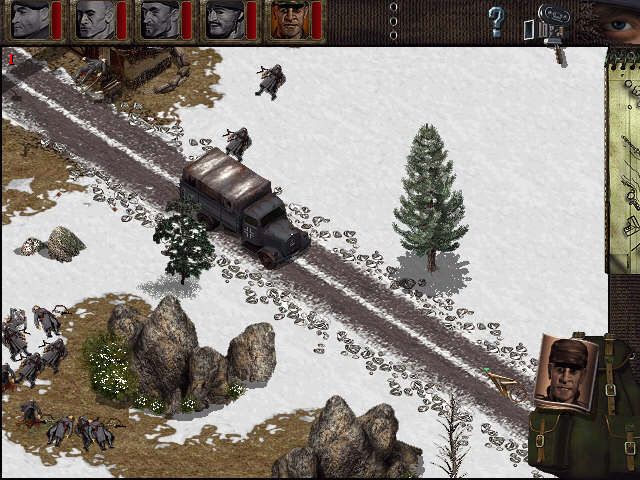
Task: Click the commando photo on the backpack
Action: [x=567, y=372]
